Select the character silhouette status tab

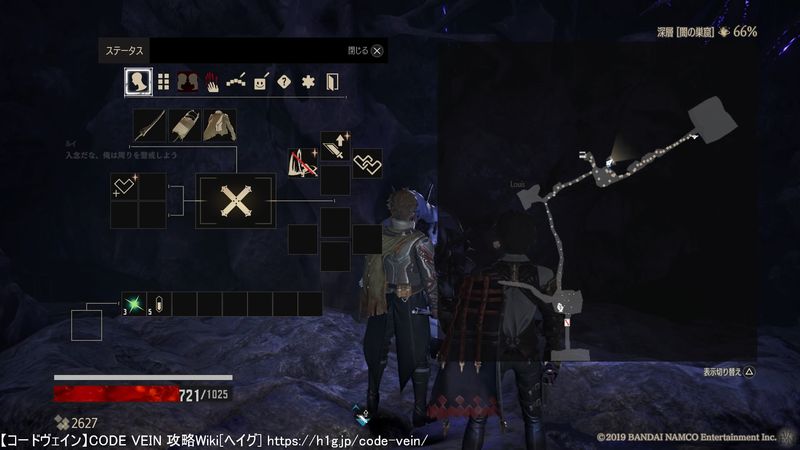[138, 81]
